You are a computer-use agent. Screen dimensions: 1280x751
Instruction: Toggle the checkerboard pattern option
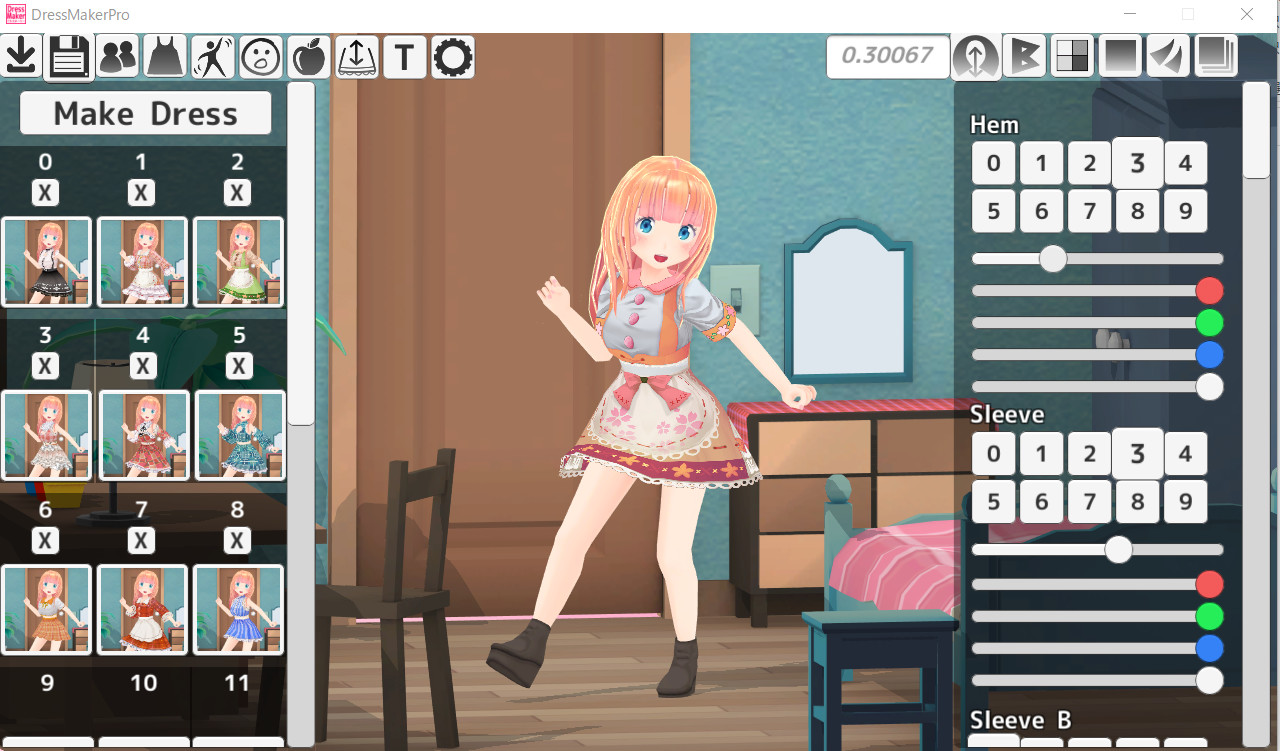(1071, 57)
